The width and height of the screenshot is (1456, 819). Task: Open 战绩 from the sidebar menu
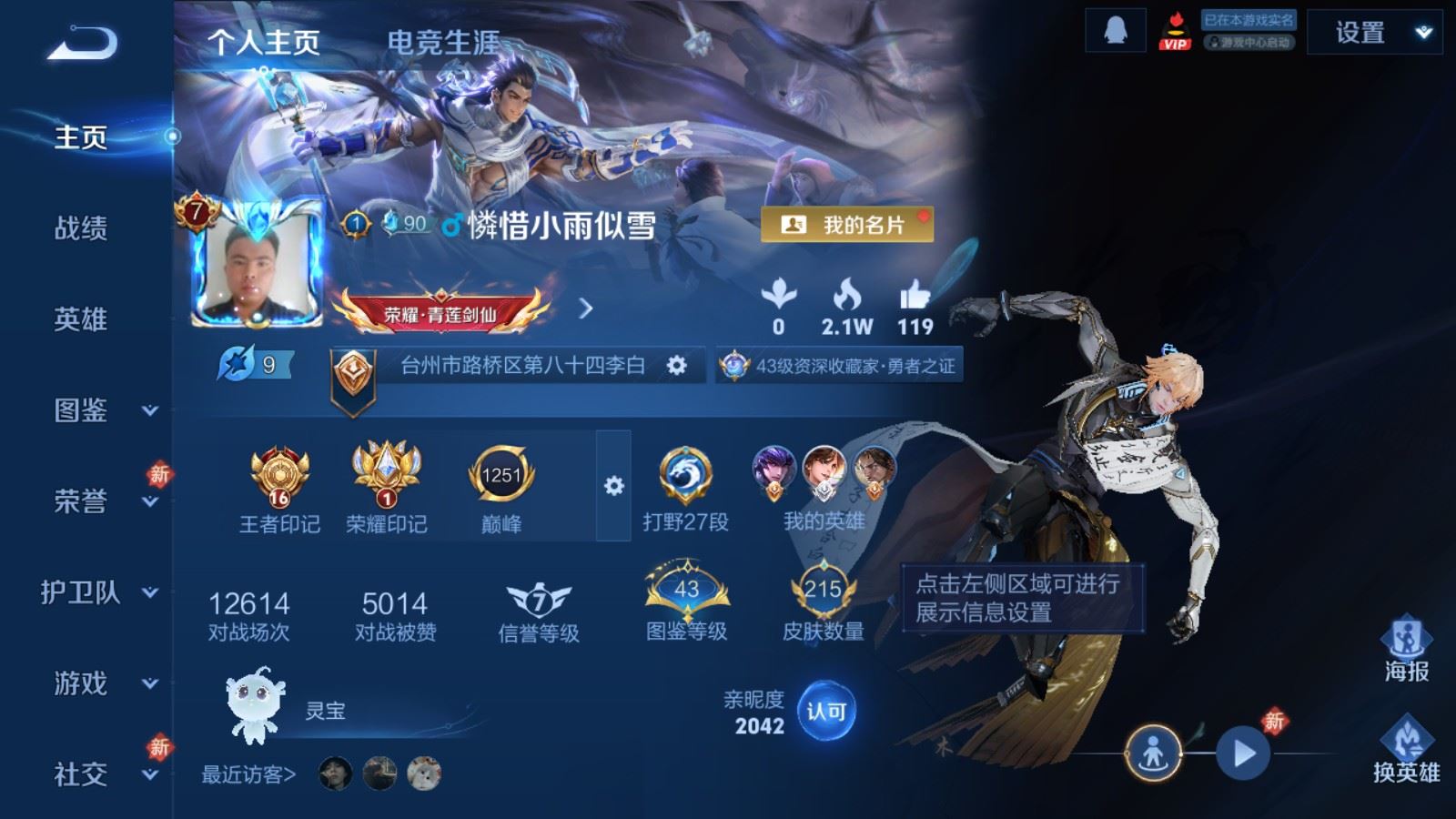(83, 229)
